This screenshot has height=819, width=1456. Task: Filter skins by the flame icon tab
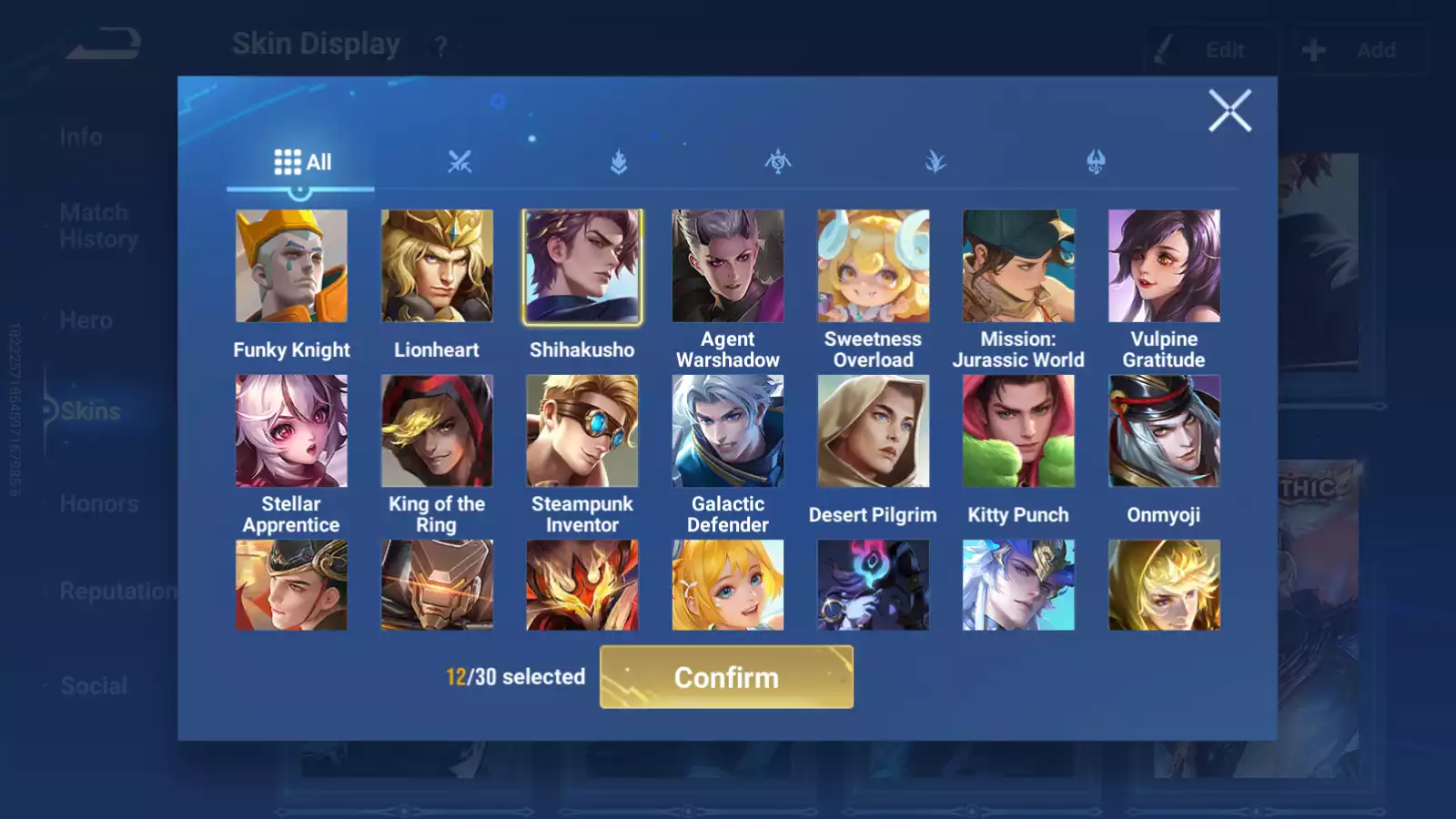click(619, 163)
